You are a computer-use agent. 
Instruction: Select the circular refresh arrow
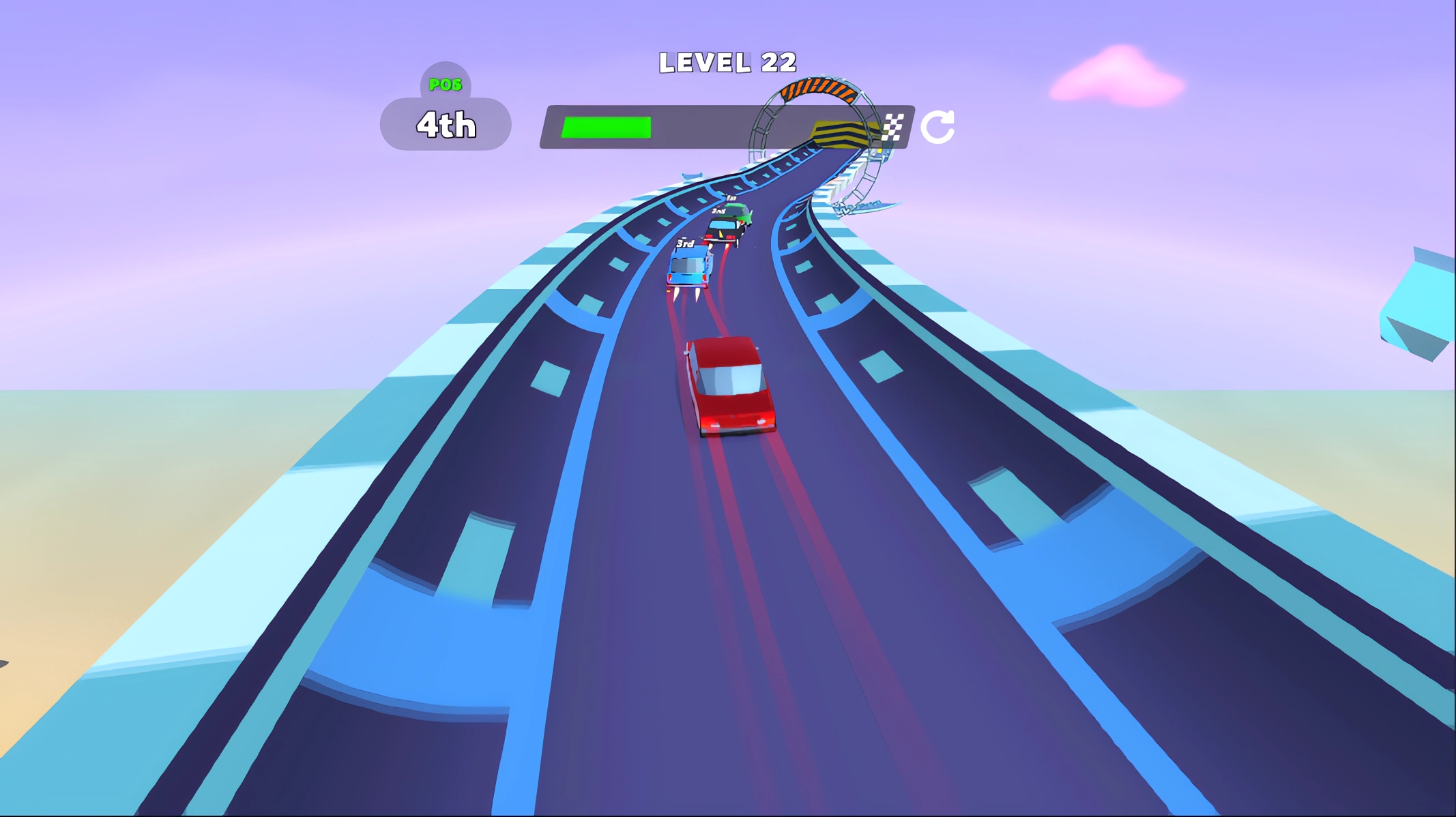click(x=940, y=126)
